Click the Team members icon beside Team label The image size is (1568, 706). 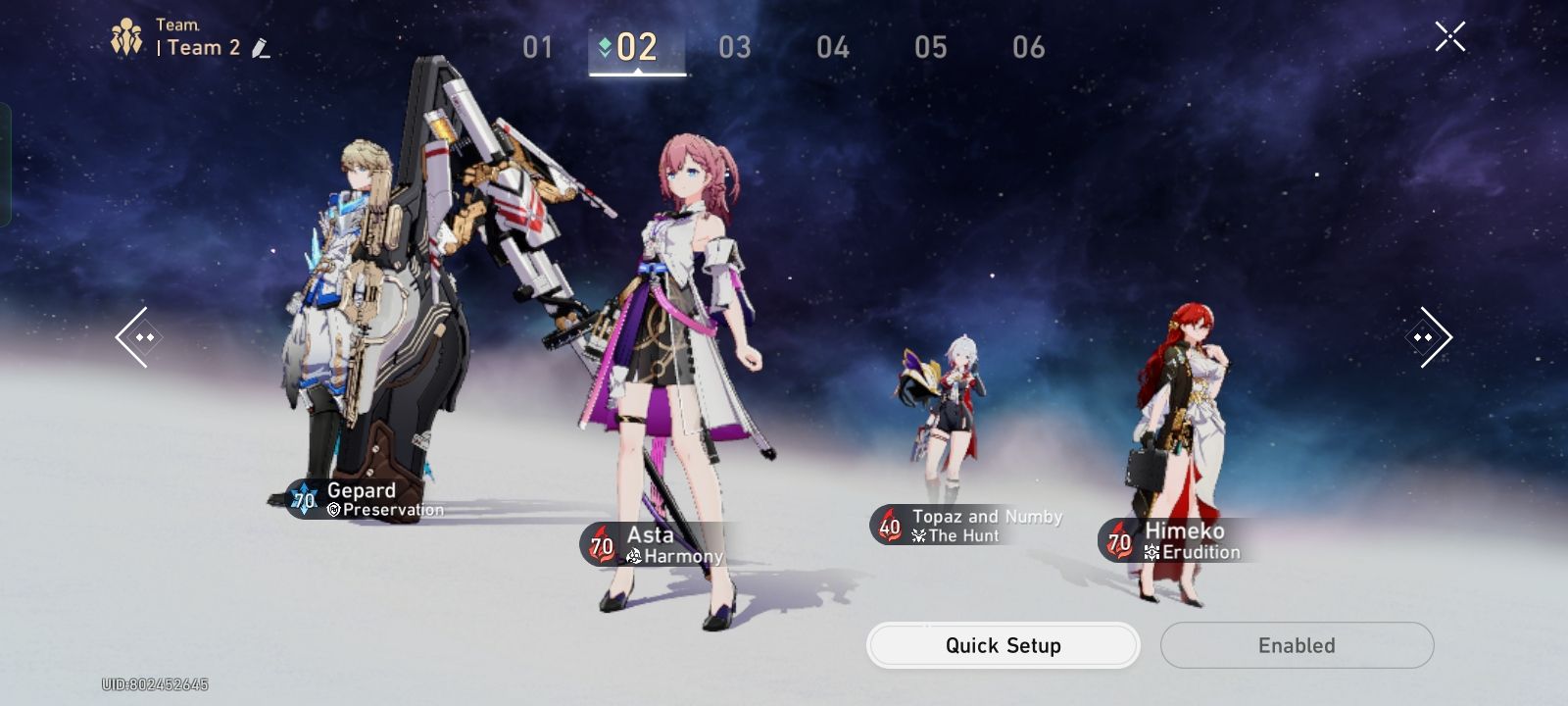126,37
